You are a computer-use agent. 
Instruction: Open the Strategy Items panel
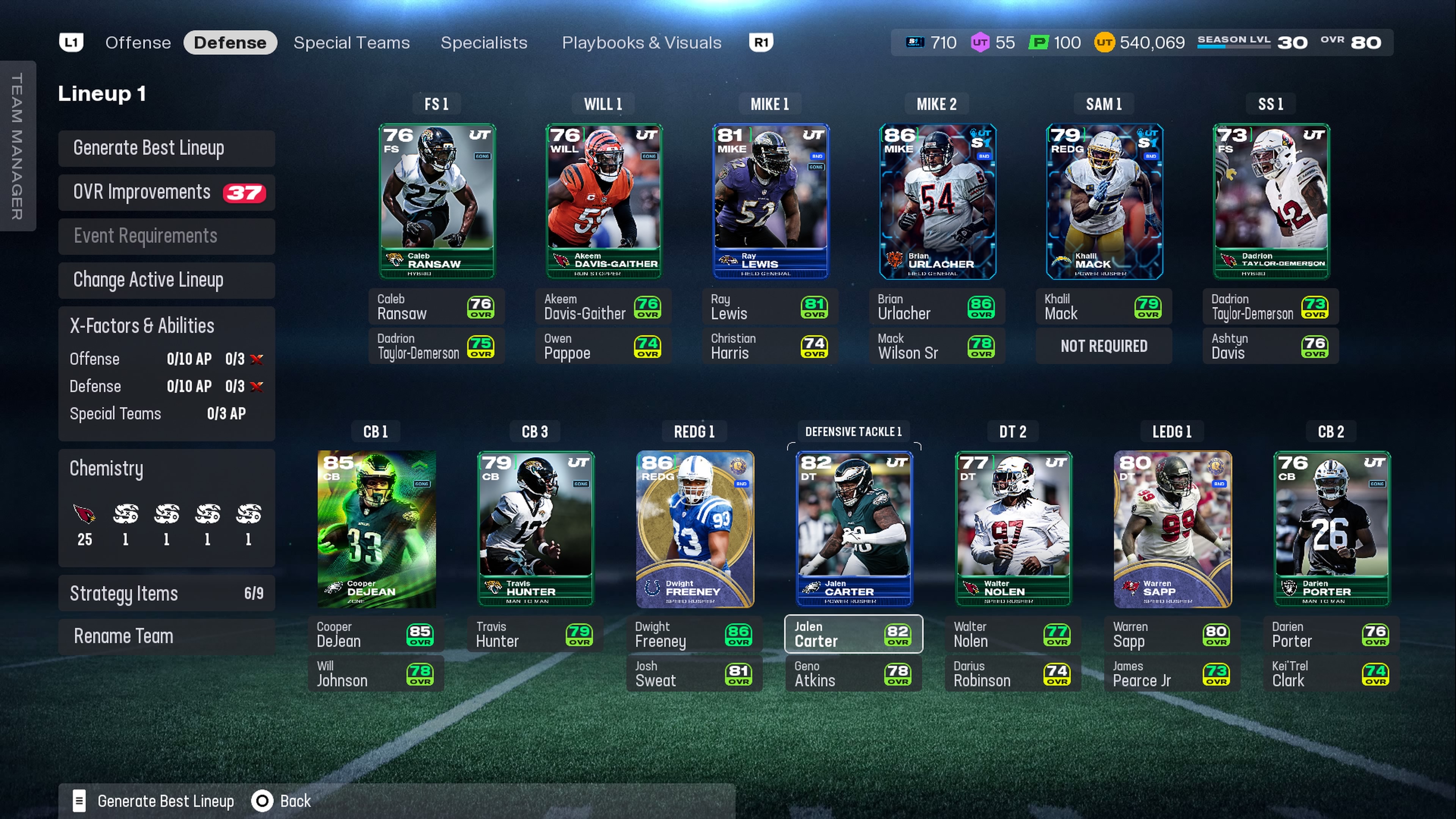click(x=166, y=593)
